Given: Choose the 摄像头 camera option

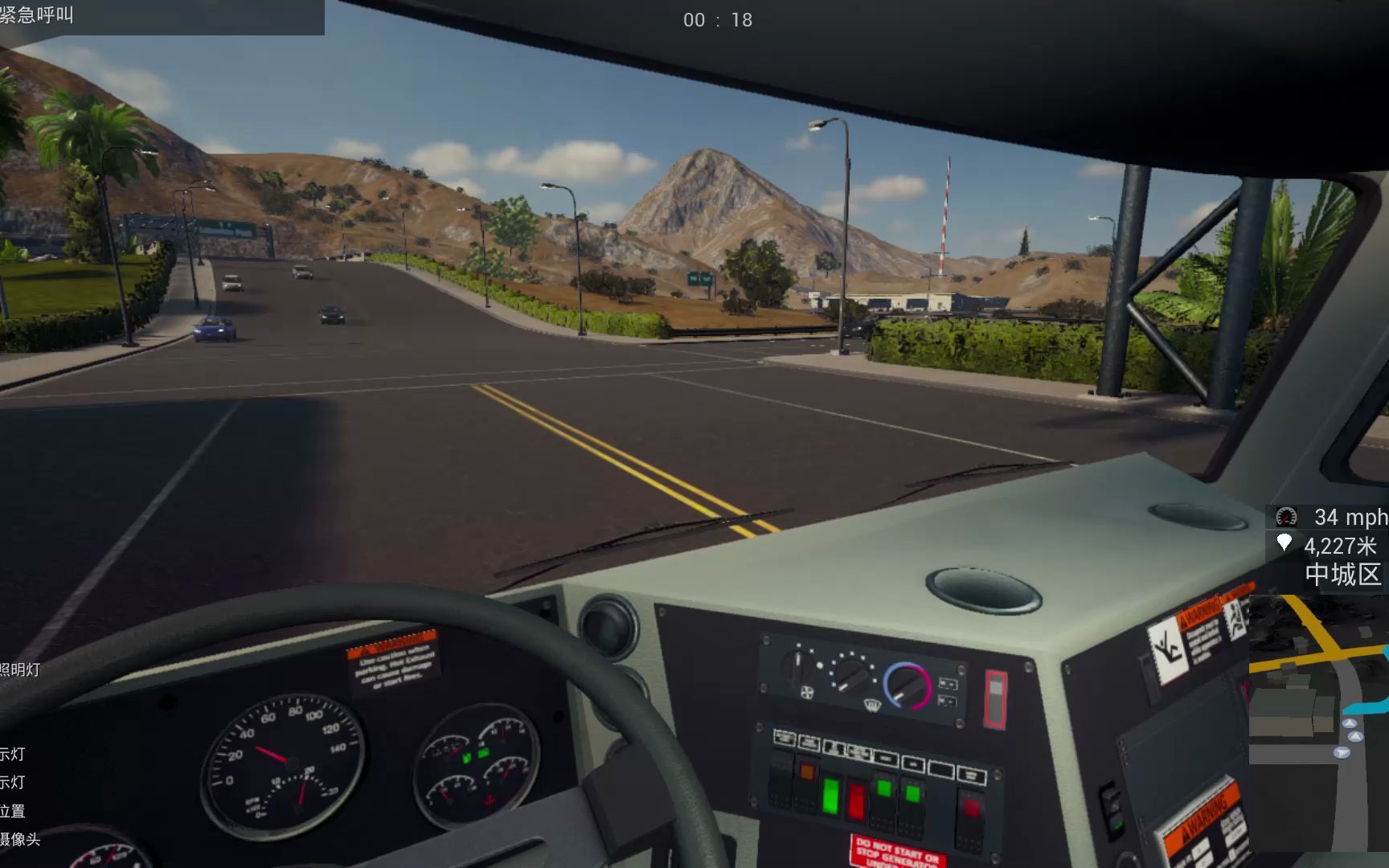Looking at the screenshot, I should pyautogui.click(x=20, y=839).
